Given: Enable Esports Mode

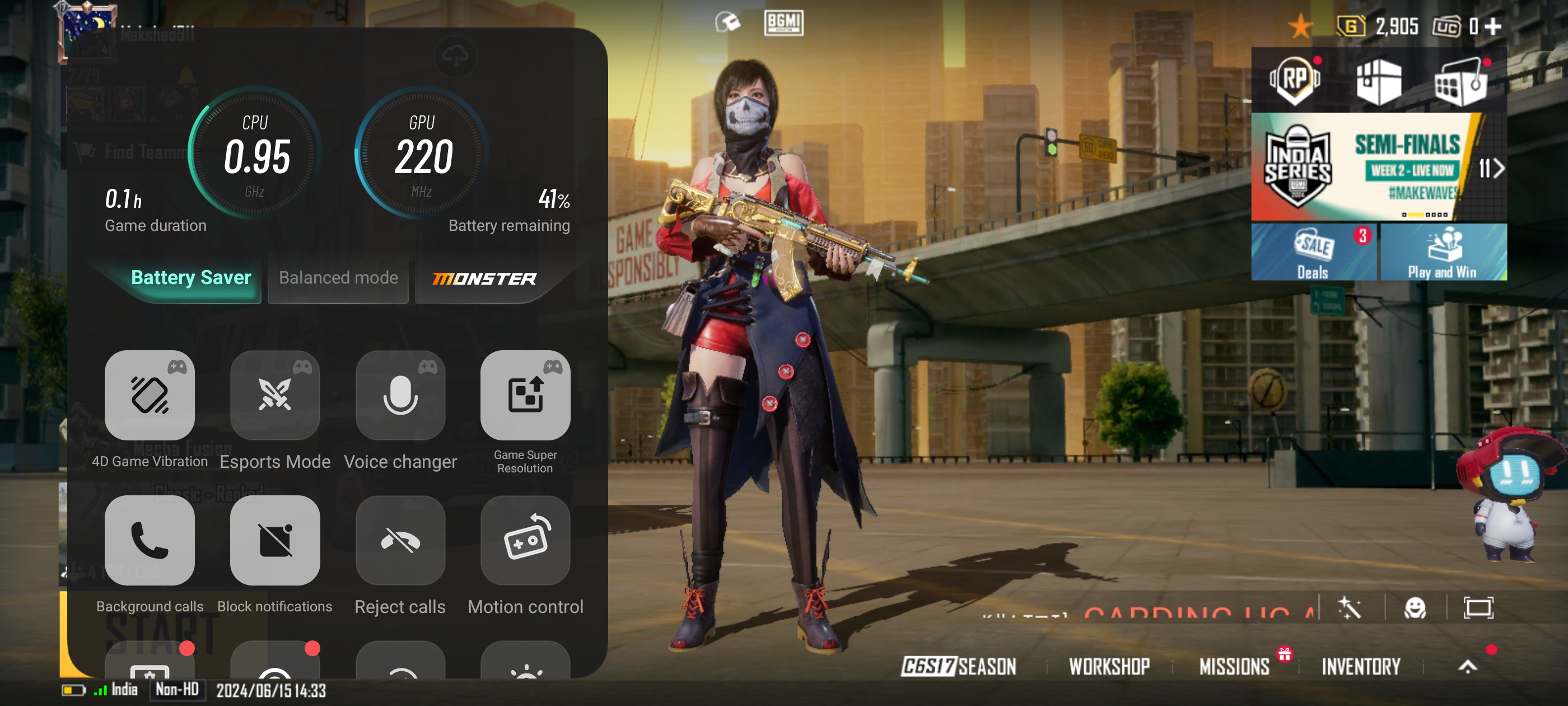Looking at the screenshot, I should click(274, 394).
